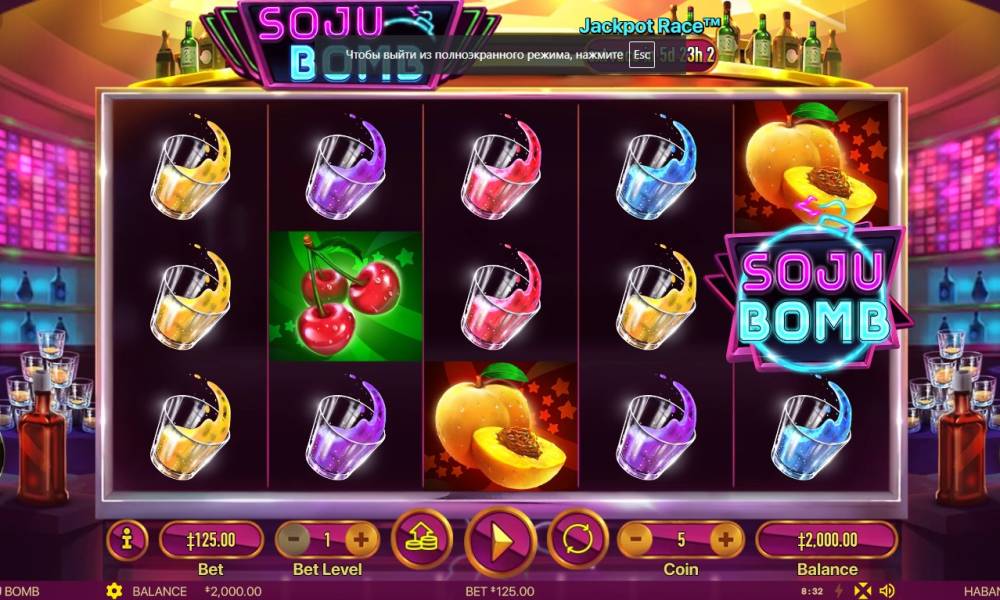Open the gear settings icon
1000x600 pixels.
pos(114,591)
